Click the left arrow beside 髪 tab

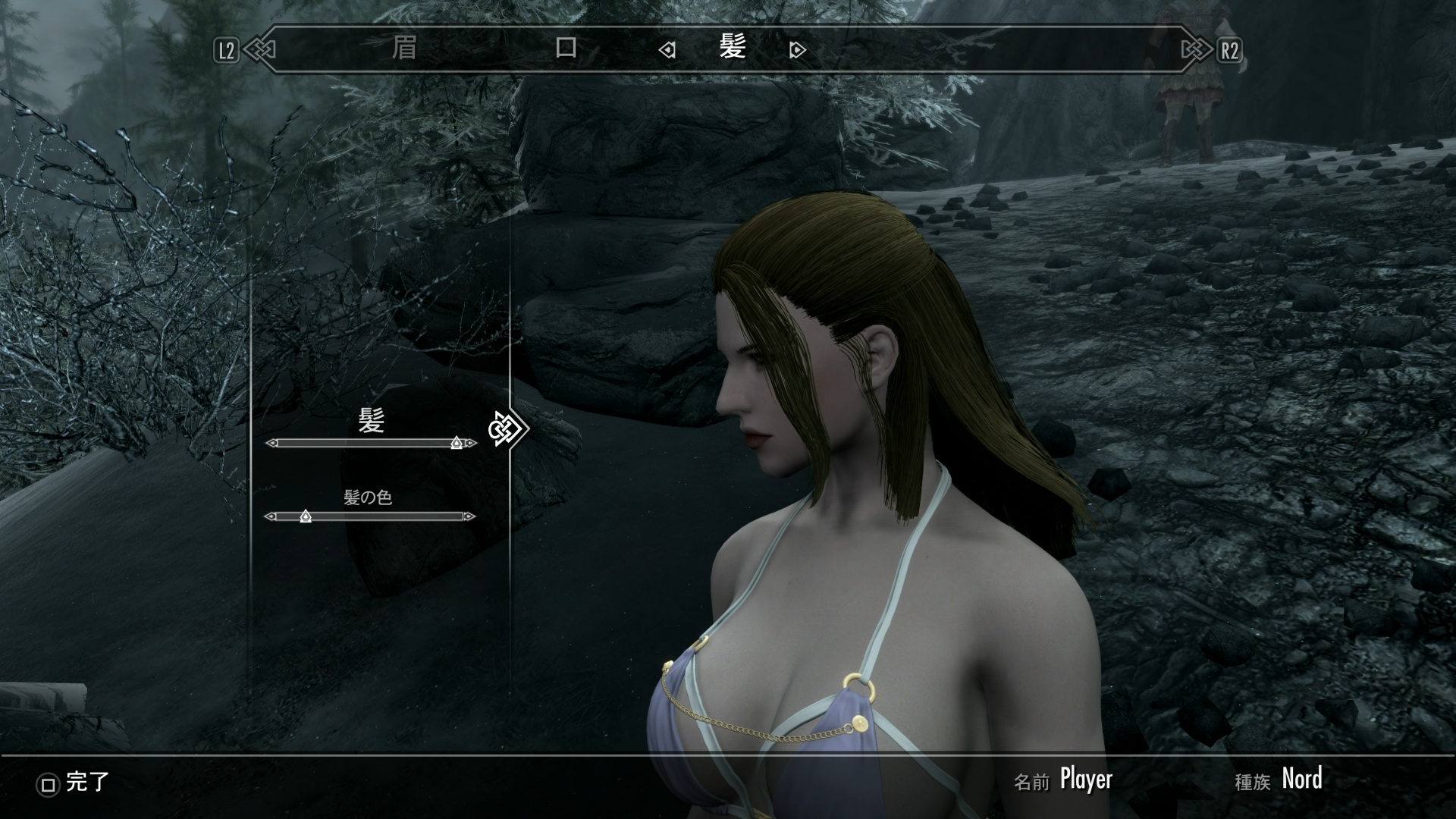click(x=667, y=50)
